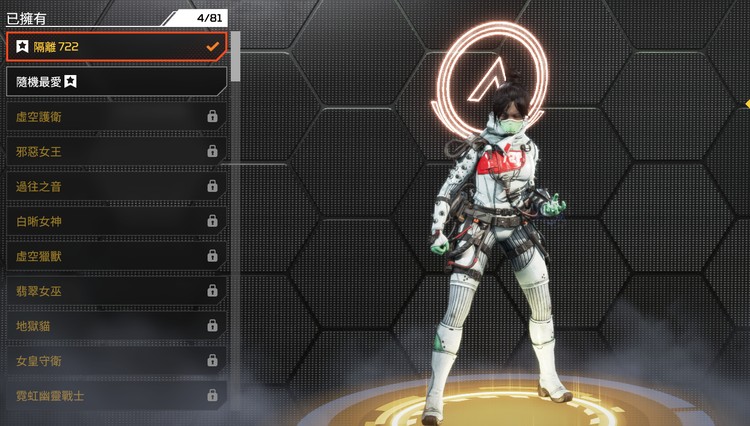Select the 女皇守衛 skin row

coord(116,361)
